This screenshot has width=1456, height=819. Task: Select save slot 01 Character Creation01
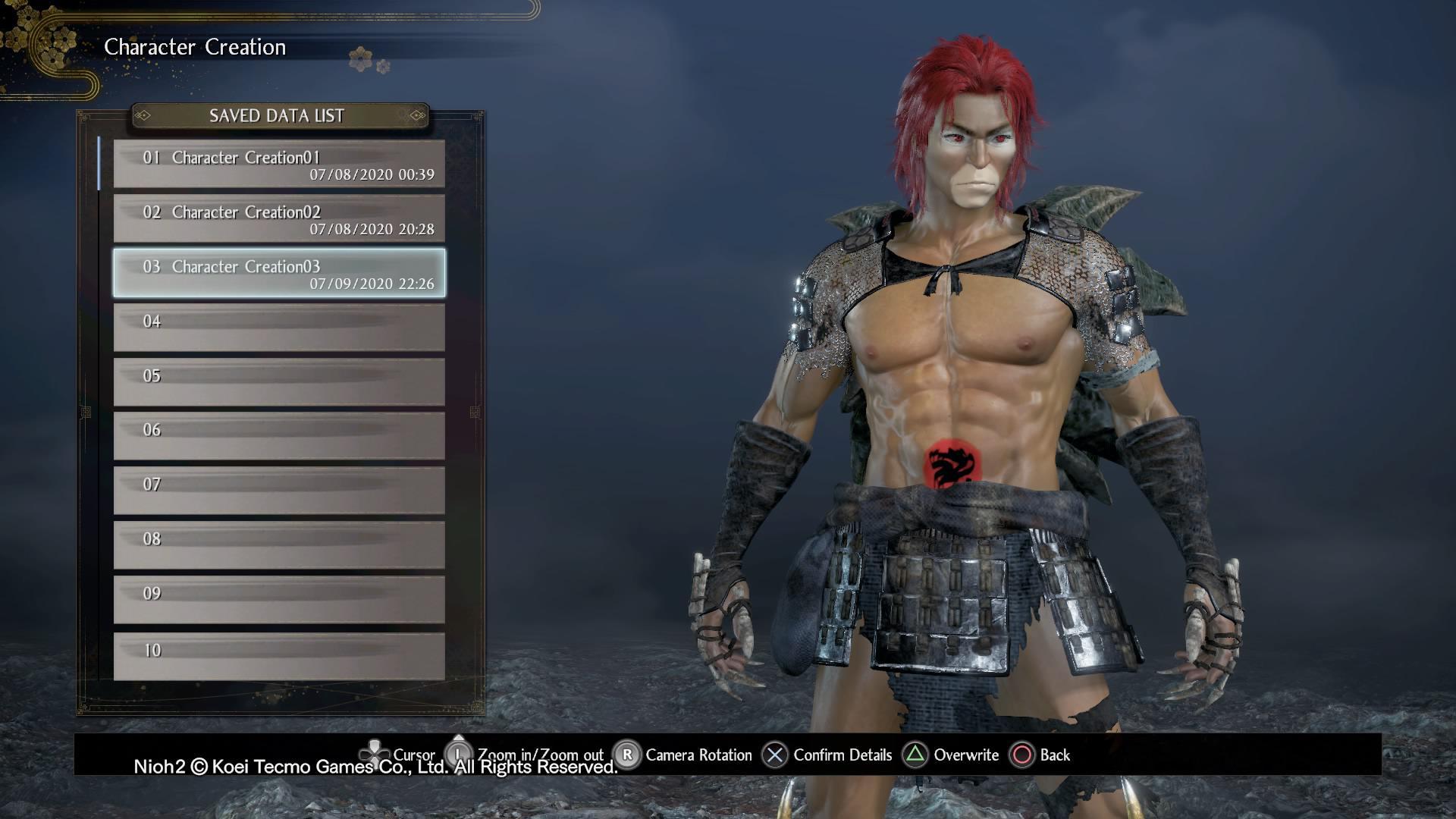coord(278,165)
